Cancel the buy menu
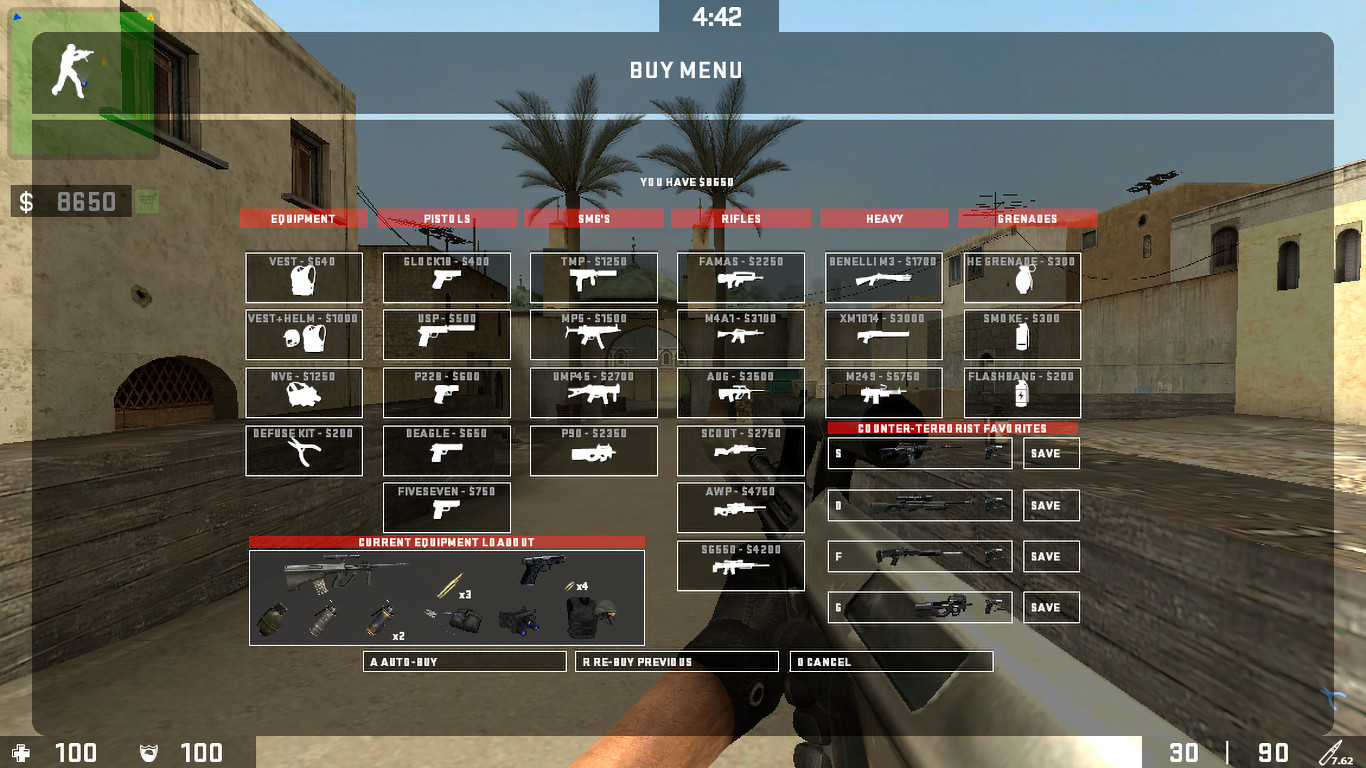Image resolution: width=1366 pixels, height=768 pixels. coord(893,661)
